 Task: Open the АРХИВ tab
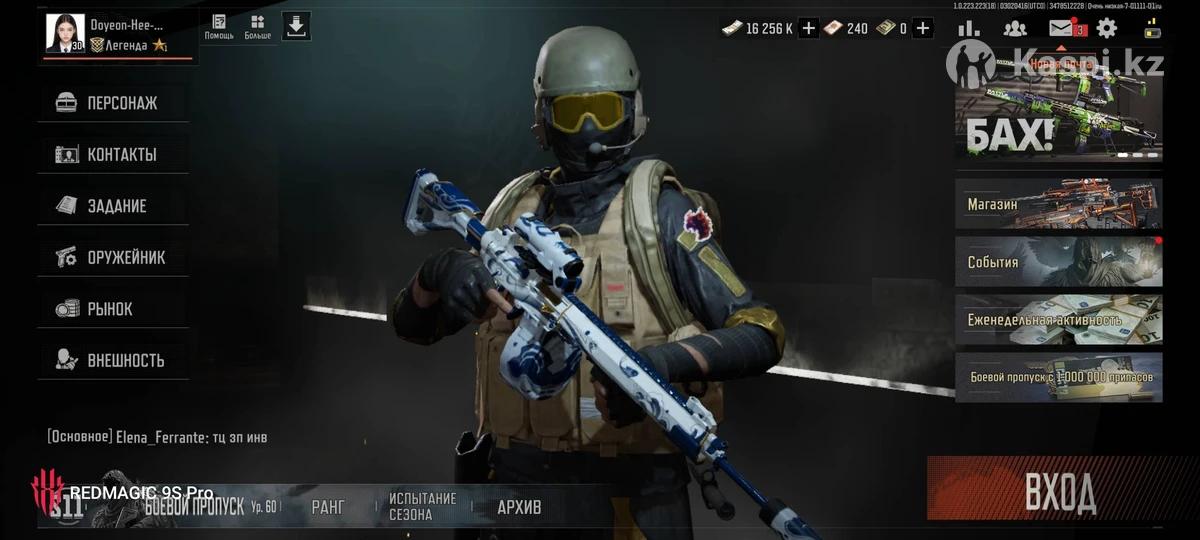pyautogui.click(x=519, y=507)
